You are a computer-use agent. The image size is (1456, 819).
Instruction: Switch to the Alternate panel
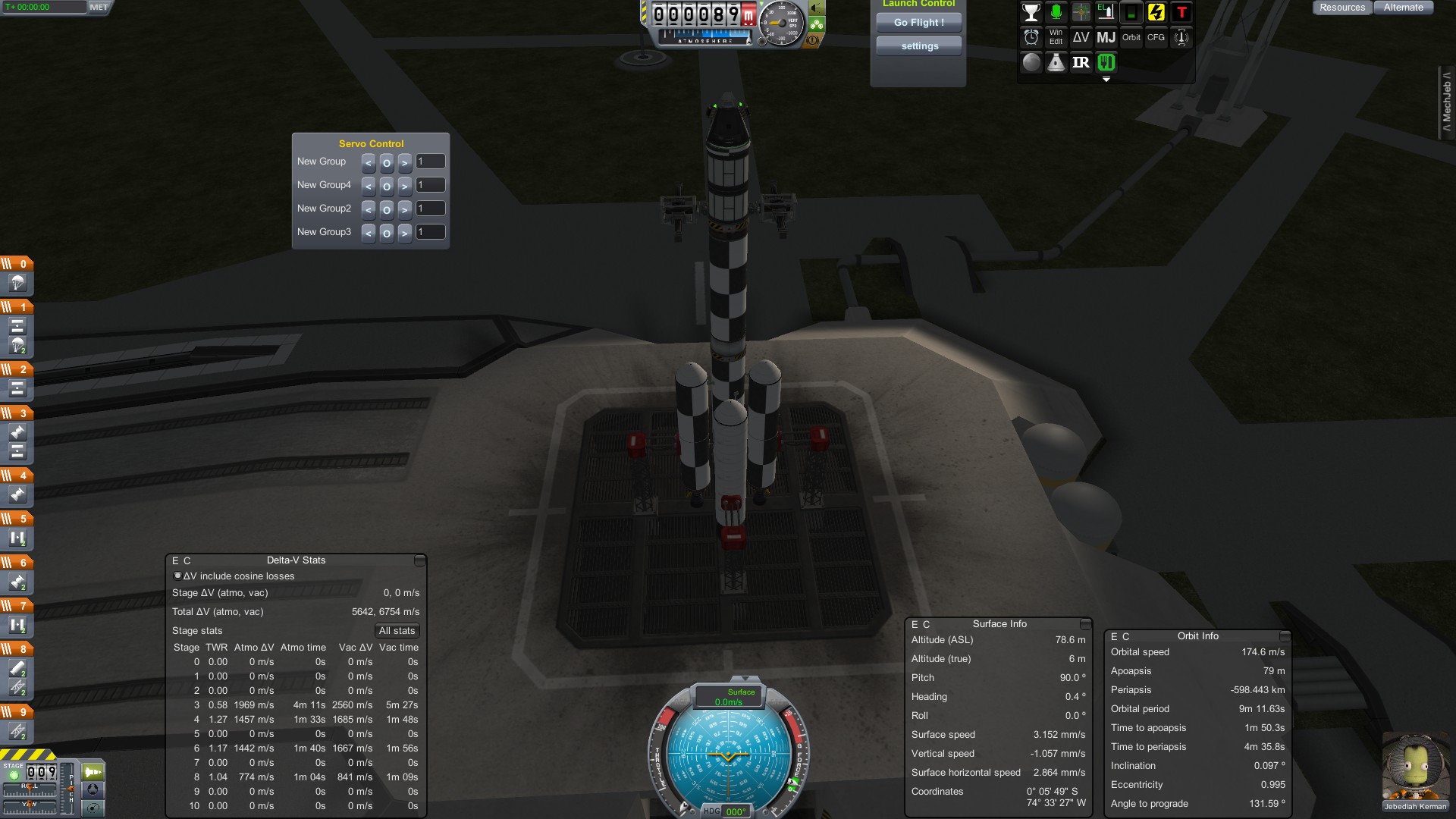pyautogui.click(x=1403, y=8)
